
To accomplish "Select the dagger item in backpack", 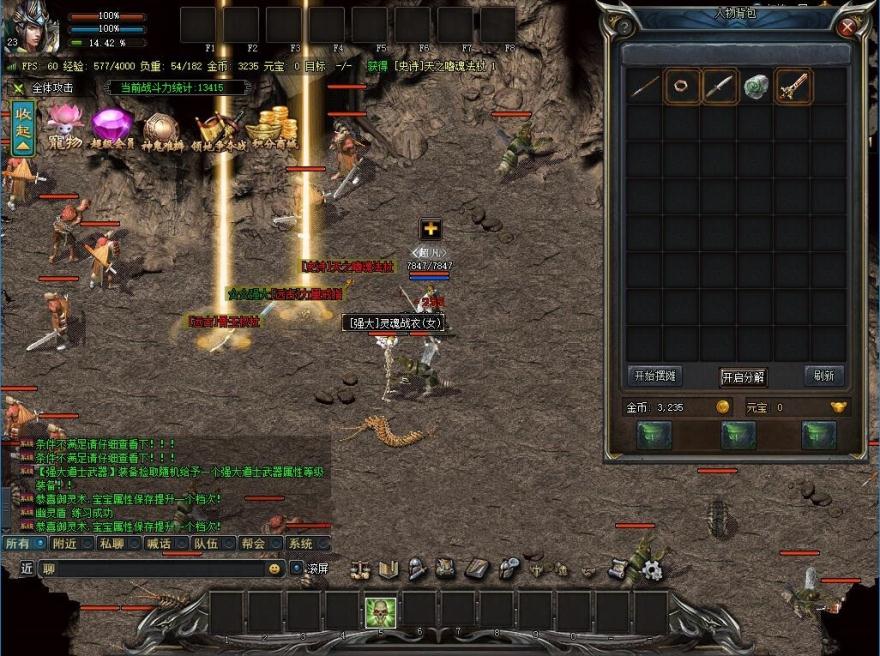I will click(x=719, y=87).
